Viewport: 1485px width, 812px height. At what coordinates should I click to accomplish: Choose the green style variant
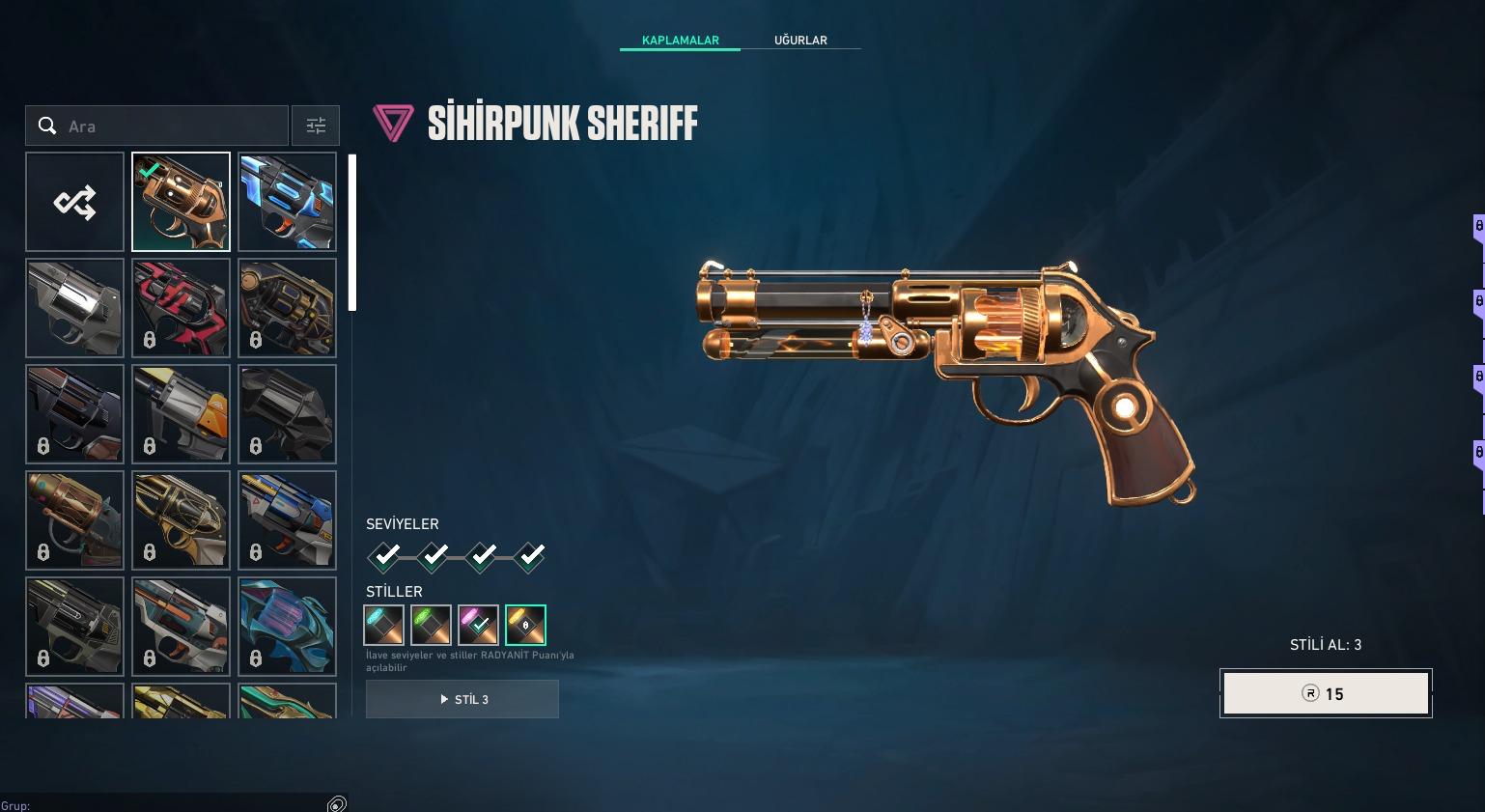[431, 625]
